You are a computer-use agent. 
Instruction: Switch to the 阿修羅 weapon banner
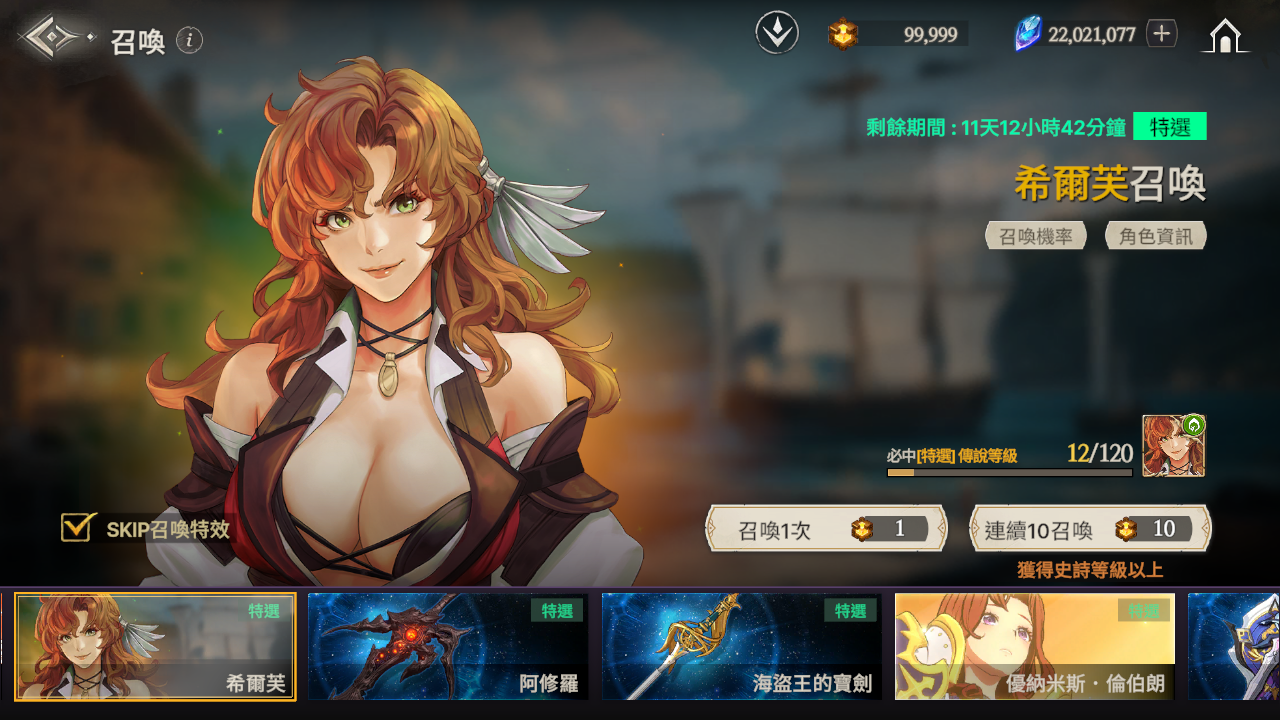coord(448,647)
